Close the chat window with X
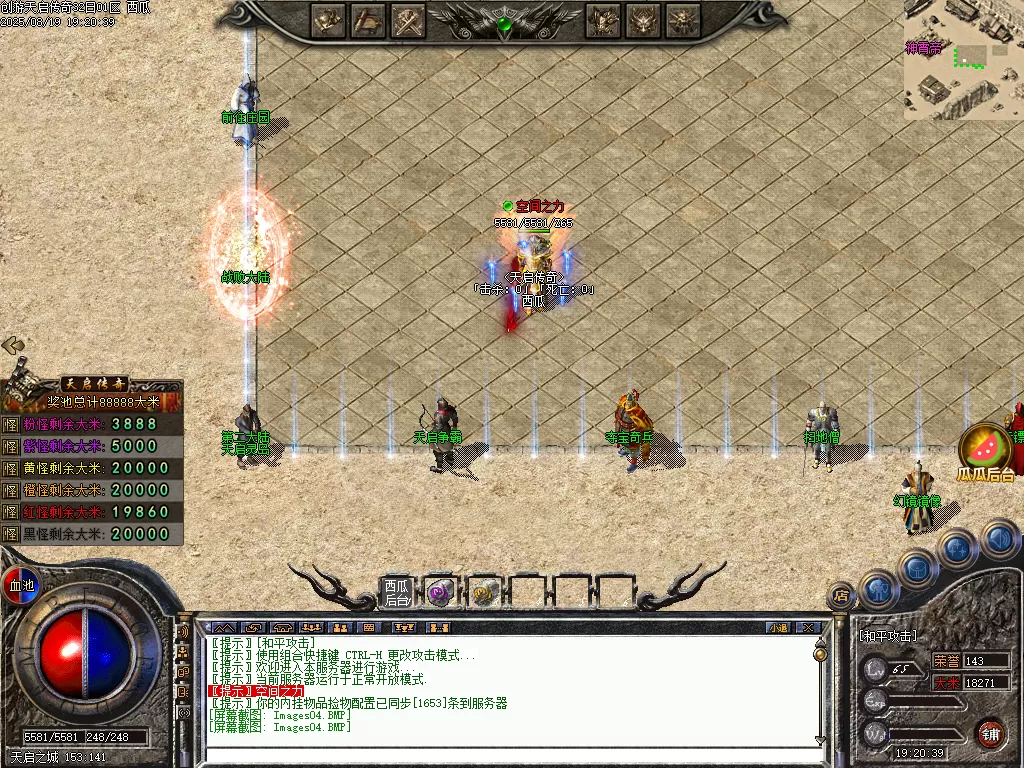 tap(808, 628)
